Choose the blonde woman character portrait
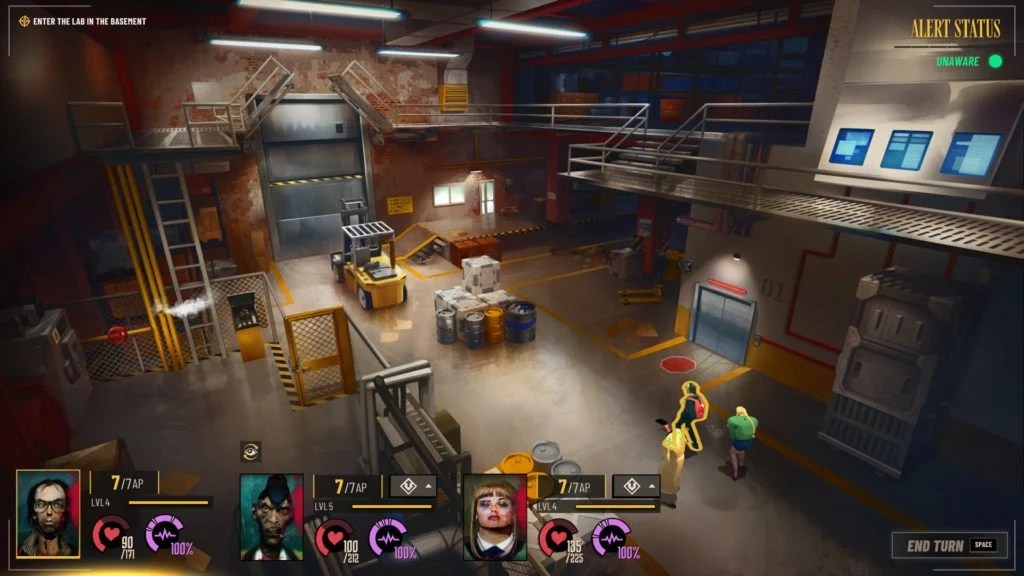The height and width of the screenshot is (576, 1024). [495, 517]
